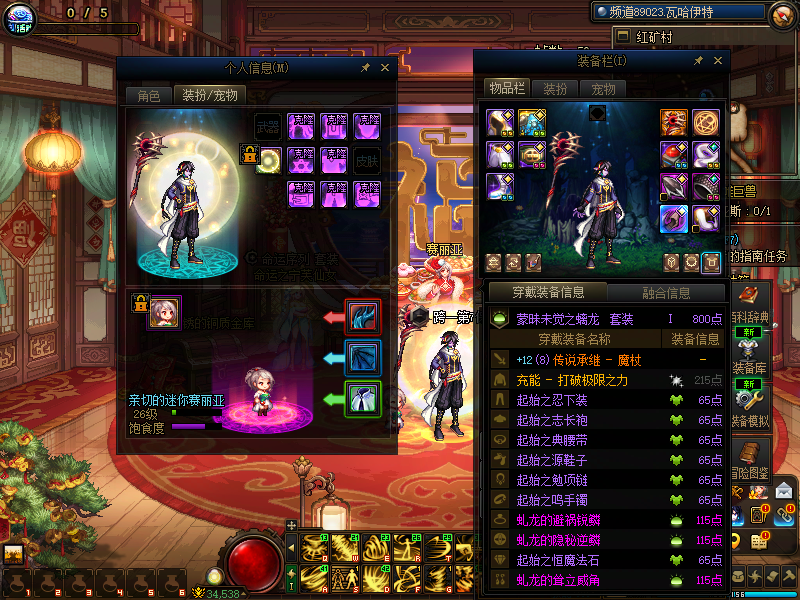Image resolution: width=800 pixels, height=600 pixels.
Task: Open the 装扮/宠物 costume and pet tab
Action: [209, 96]
